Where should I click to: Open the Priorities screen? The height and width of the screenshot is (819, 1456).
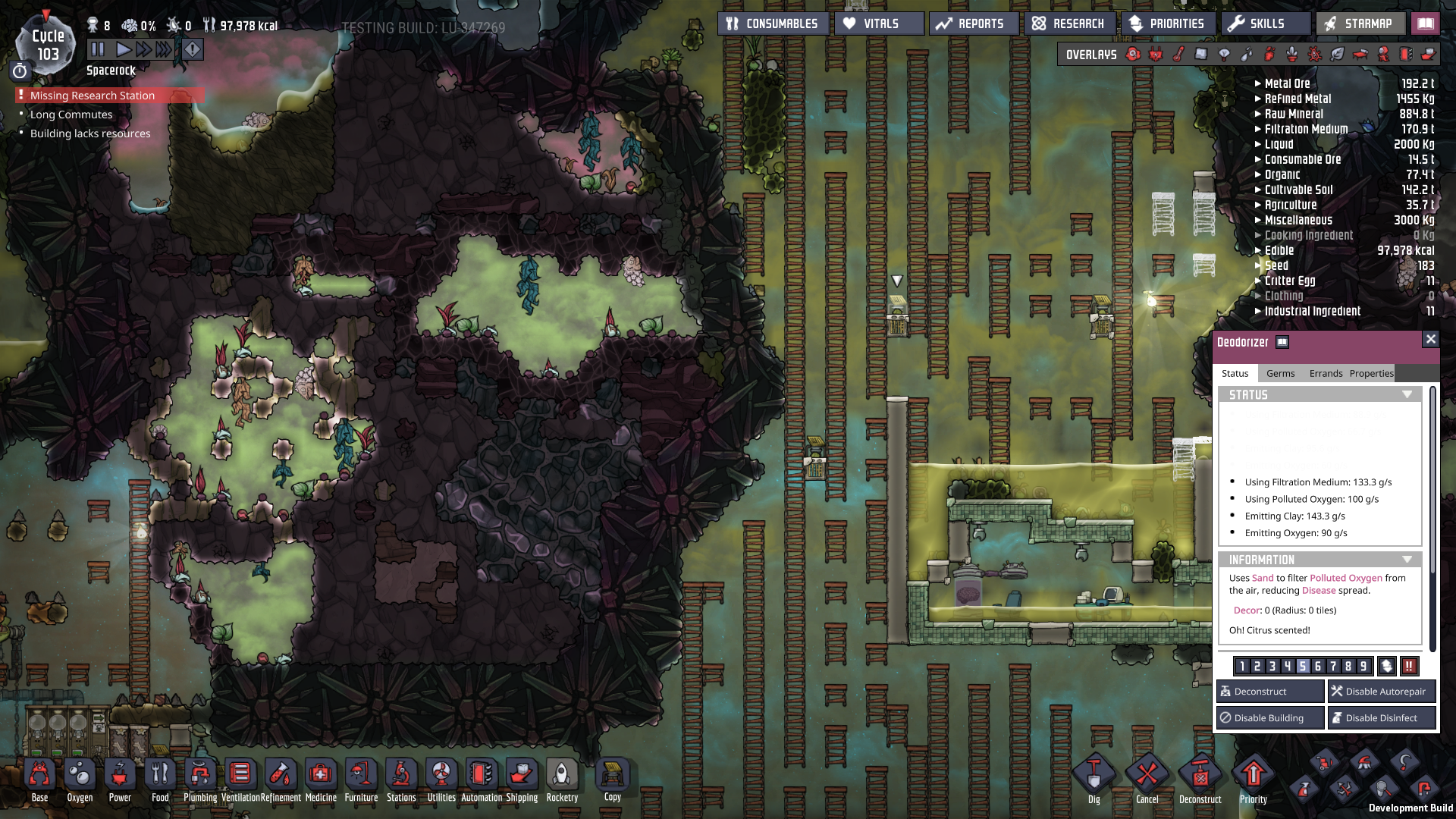click(1168, 24)
